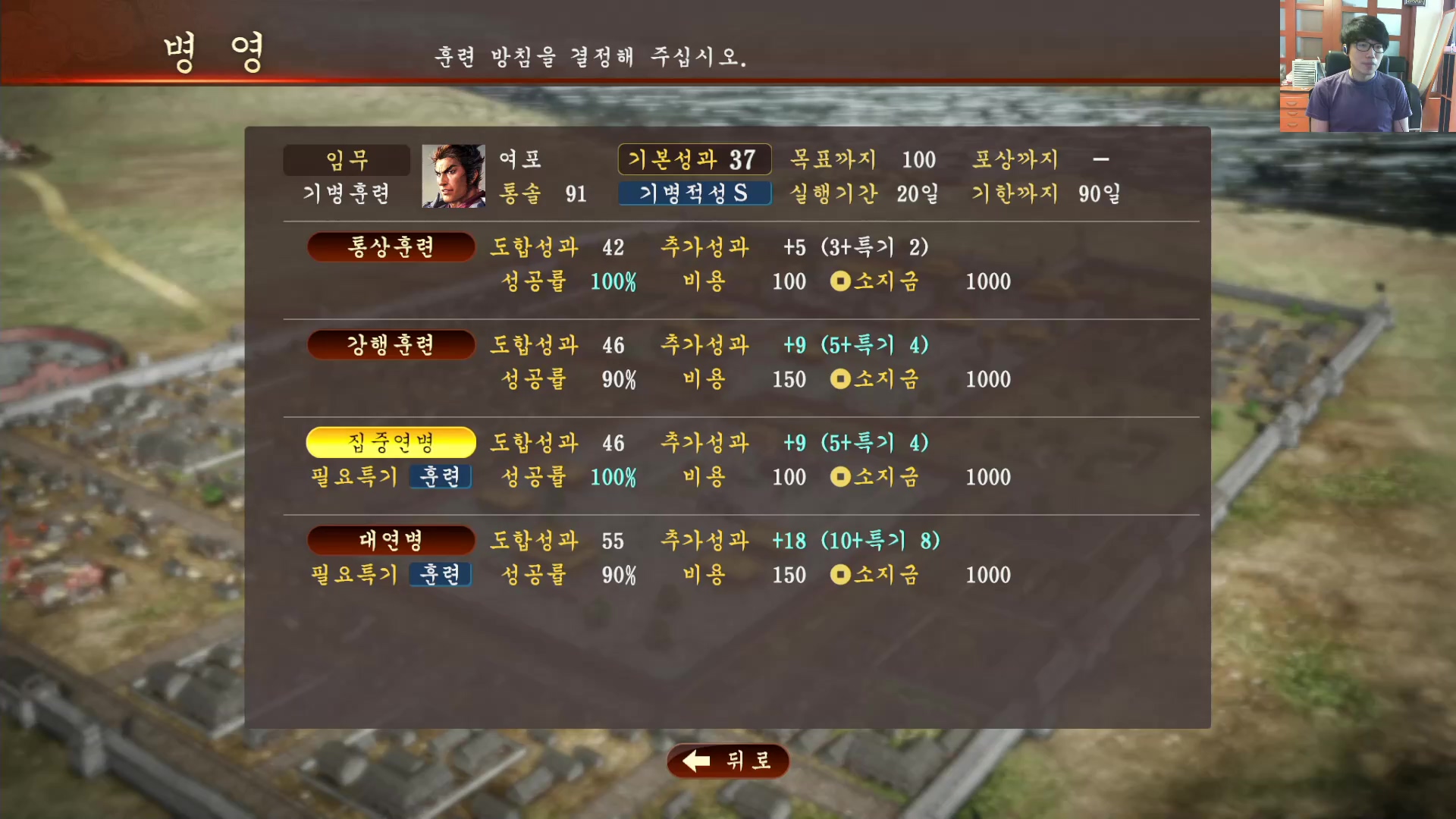Select the 통상훈련 training option
The height and width of the screenshot is (819, 1456).
coord(390,246)
